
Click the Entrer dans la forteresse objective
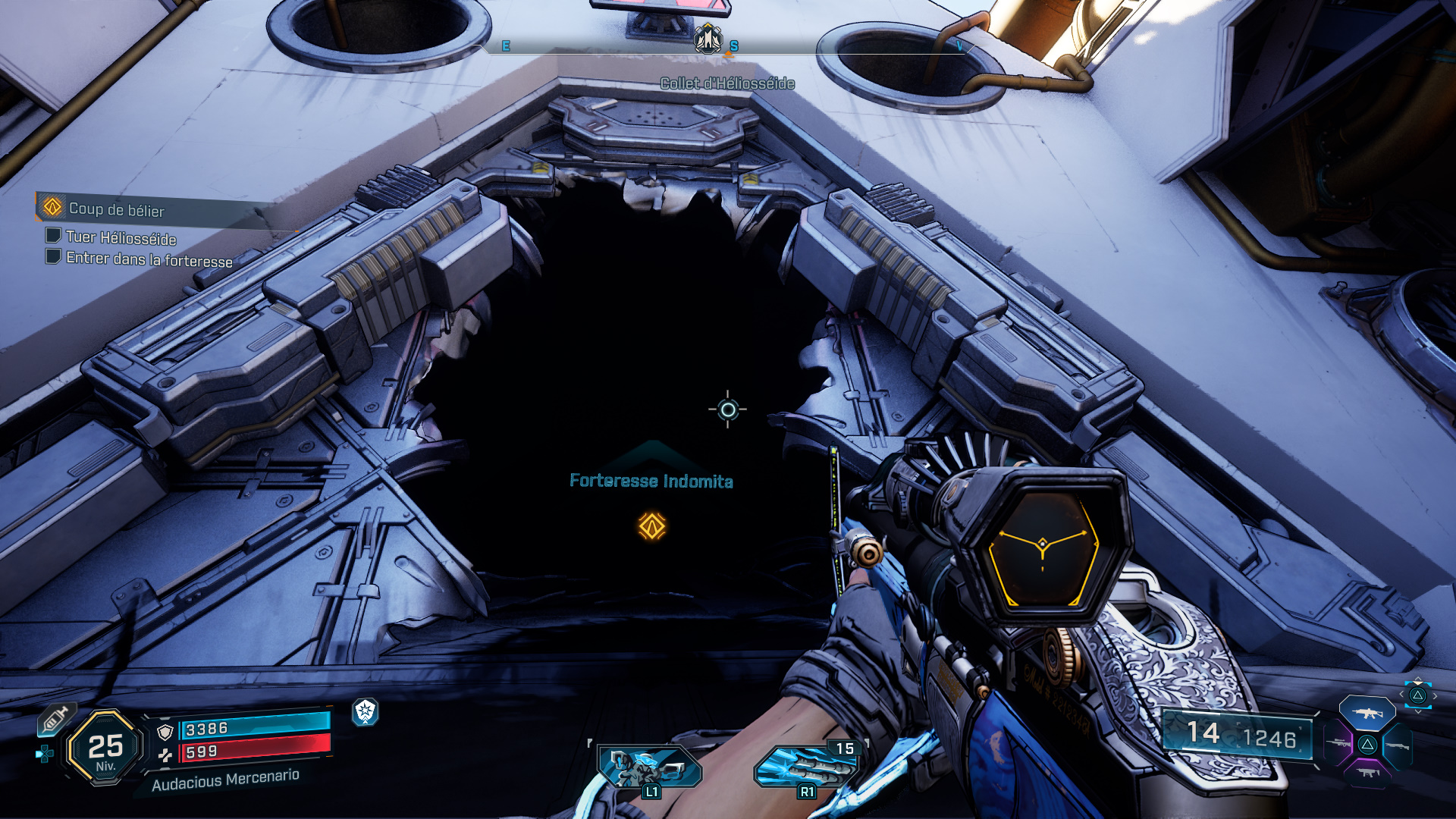coord(149,259)
